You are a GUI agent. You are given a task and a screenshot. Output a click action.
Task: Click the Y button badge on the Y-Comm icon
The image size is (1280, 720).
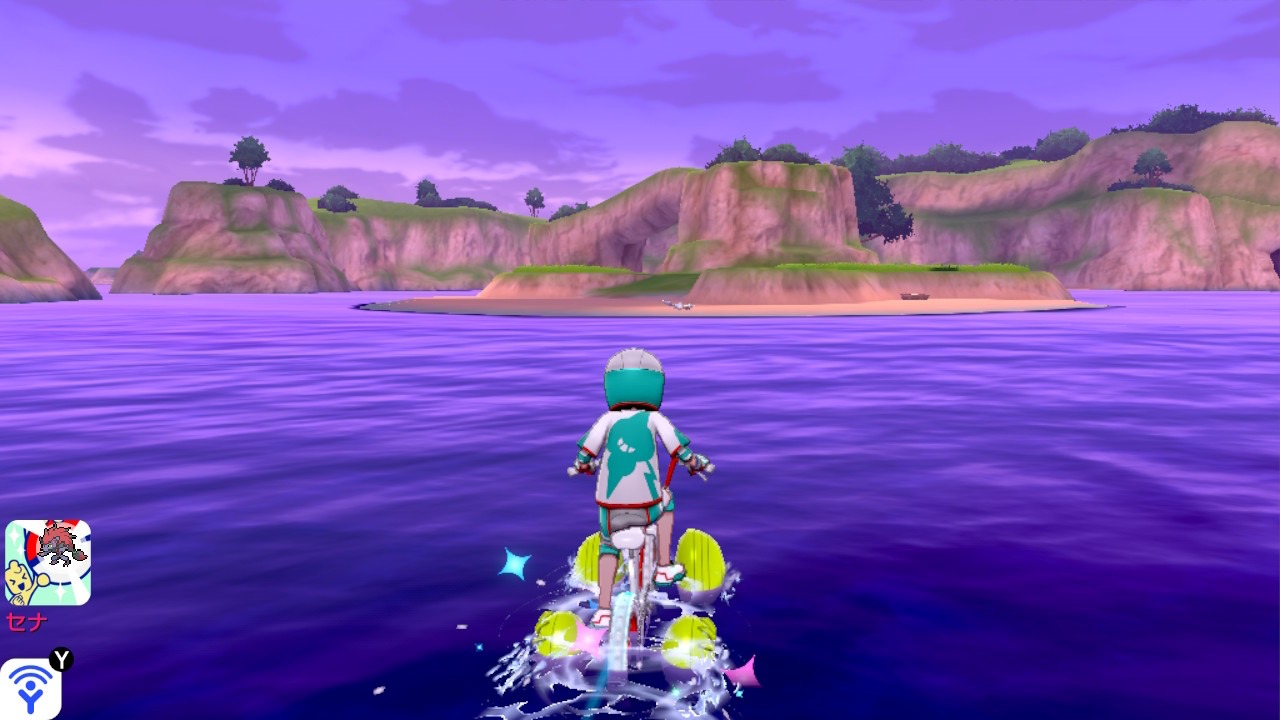(60, 660)
